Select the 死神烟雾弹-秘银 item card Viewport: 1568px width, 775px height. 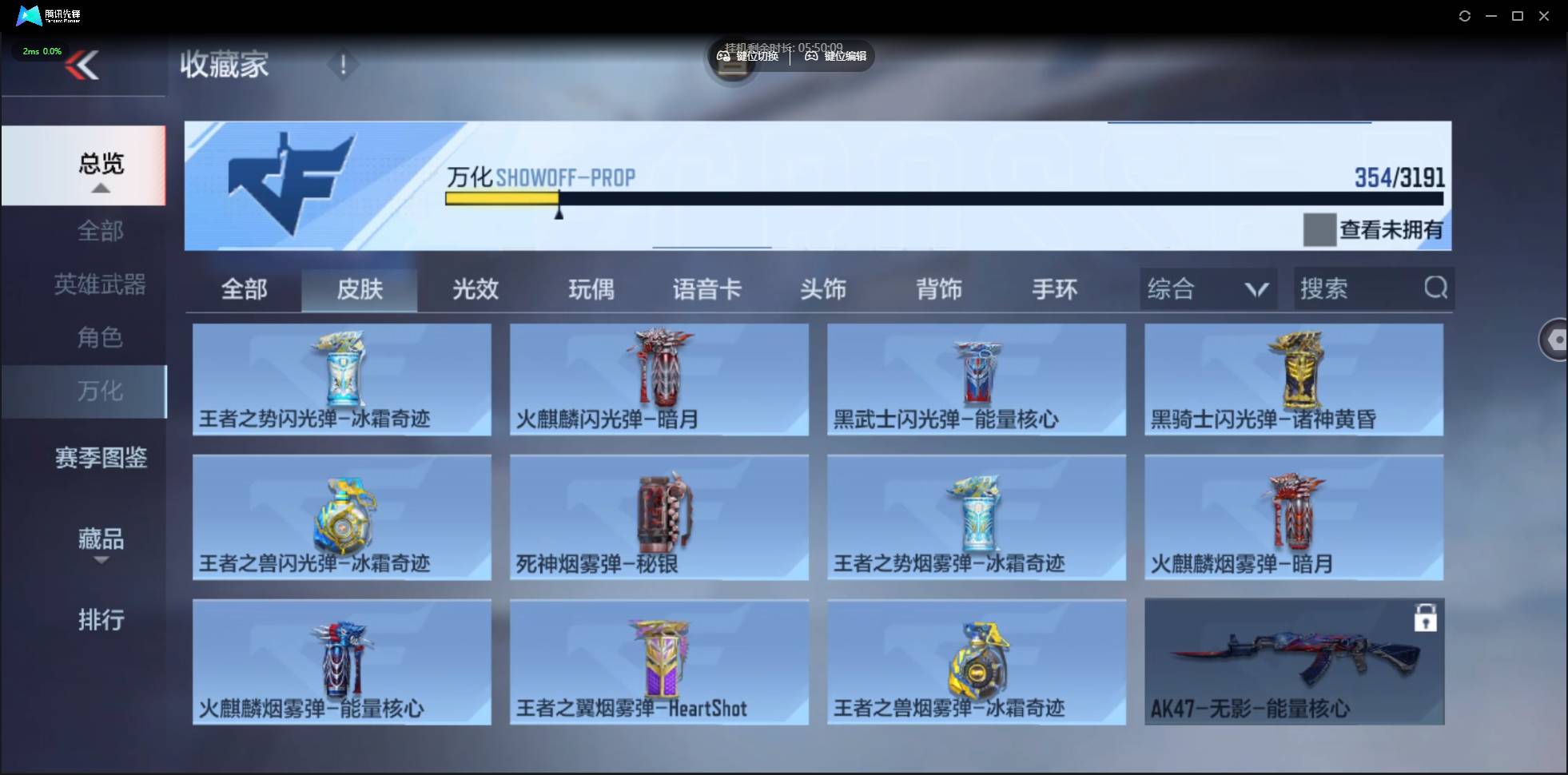tap(658, 518)
